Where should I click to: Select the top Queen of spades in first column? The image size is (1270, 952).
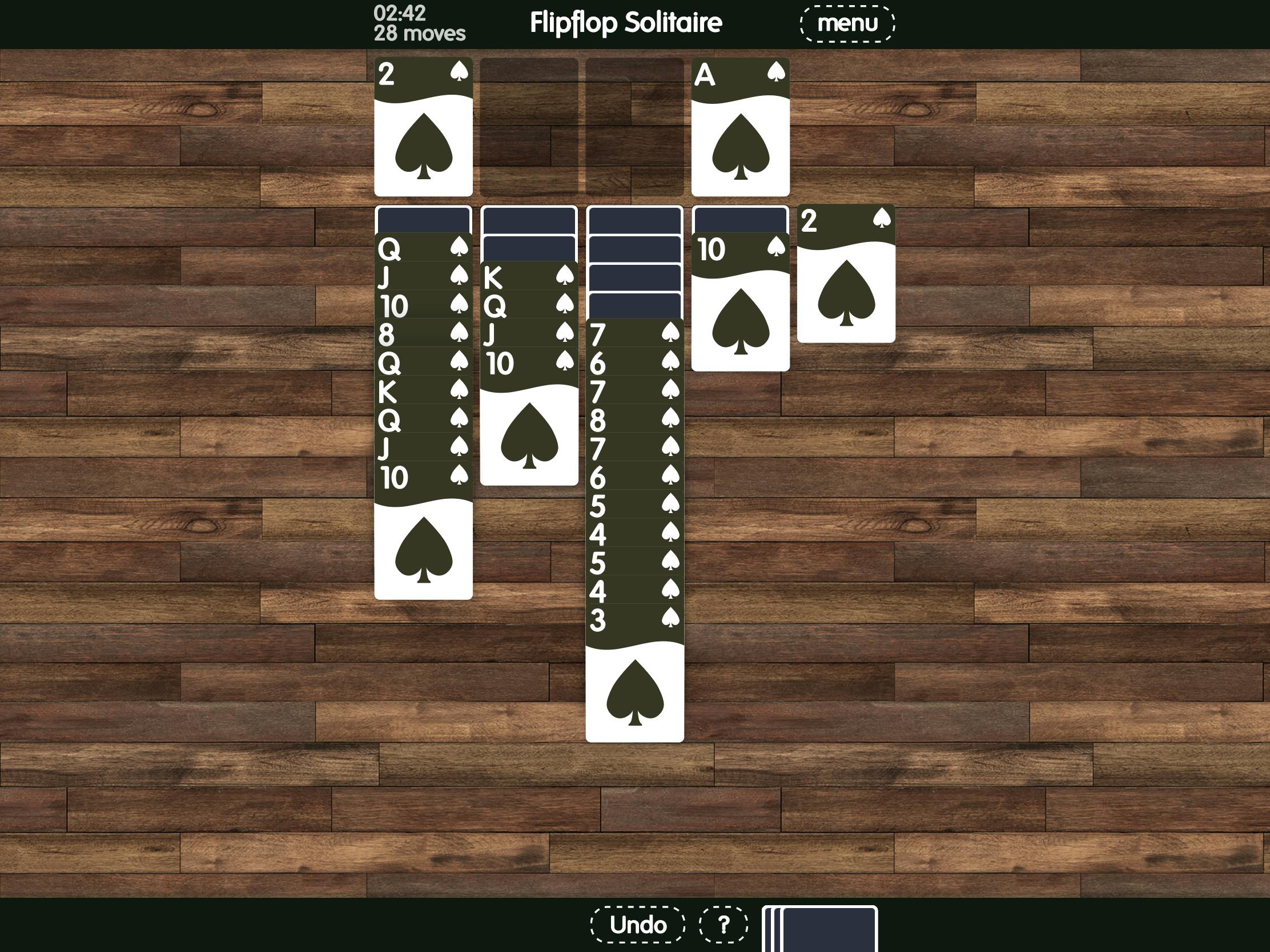[423, 248]
